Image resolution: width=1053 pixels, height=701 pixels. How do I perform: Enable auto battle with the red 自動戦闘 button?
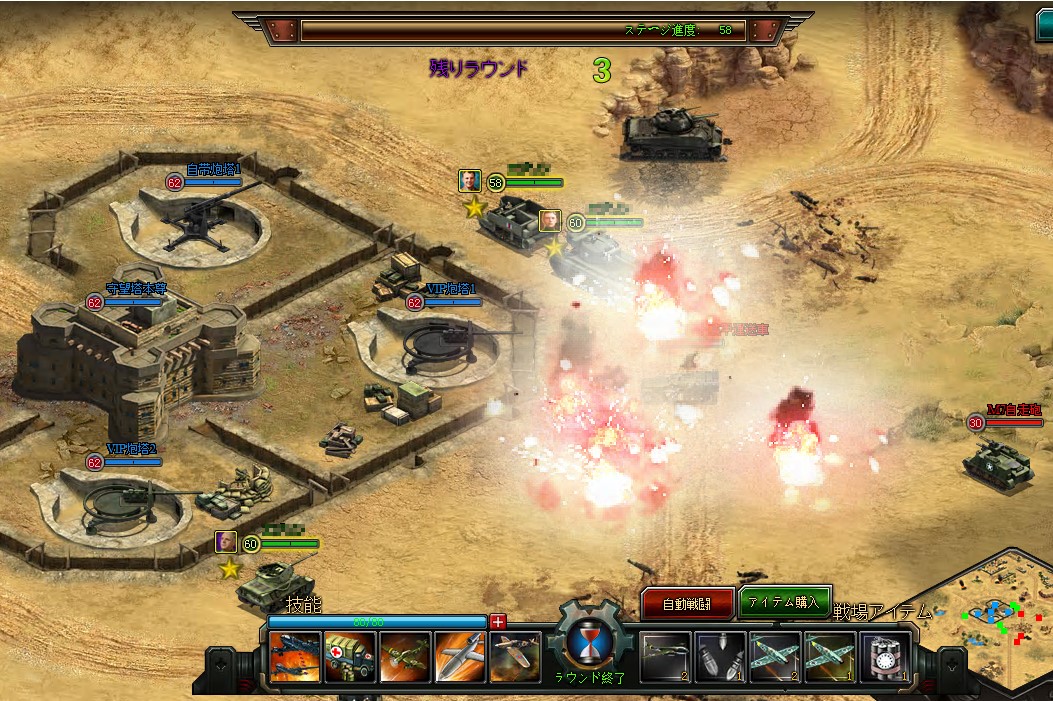[x=687, y=603]
